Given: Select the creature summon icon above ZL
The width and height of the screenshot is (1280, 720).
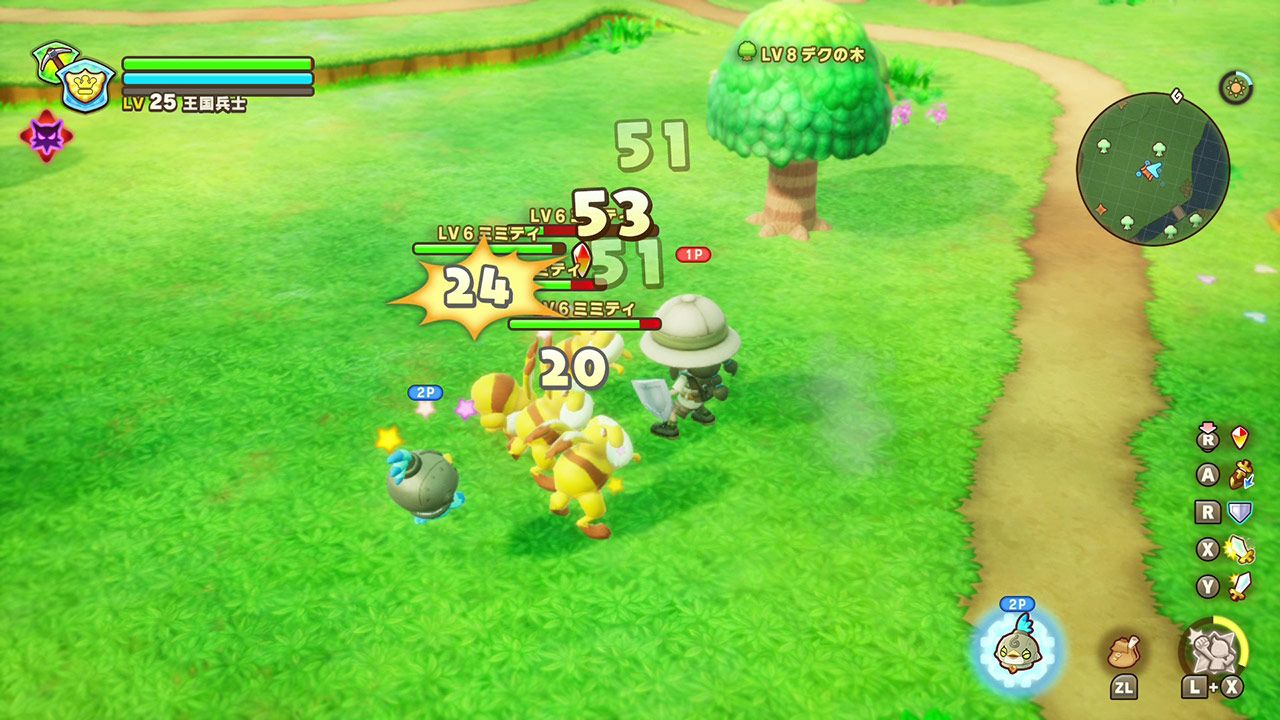Looking at the screenshot, I should 1125,650.
